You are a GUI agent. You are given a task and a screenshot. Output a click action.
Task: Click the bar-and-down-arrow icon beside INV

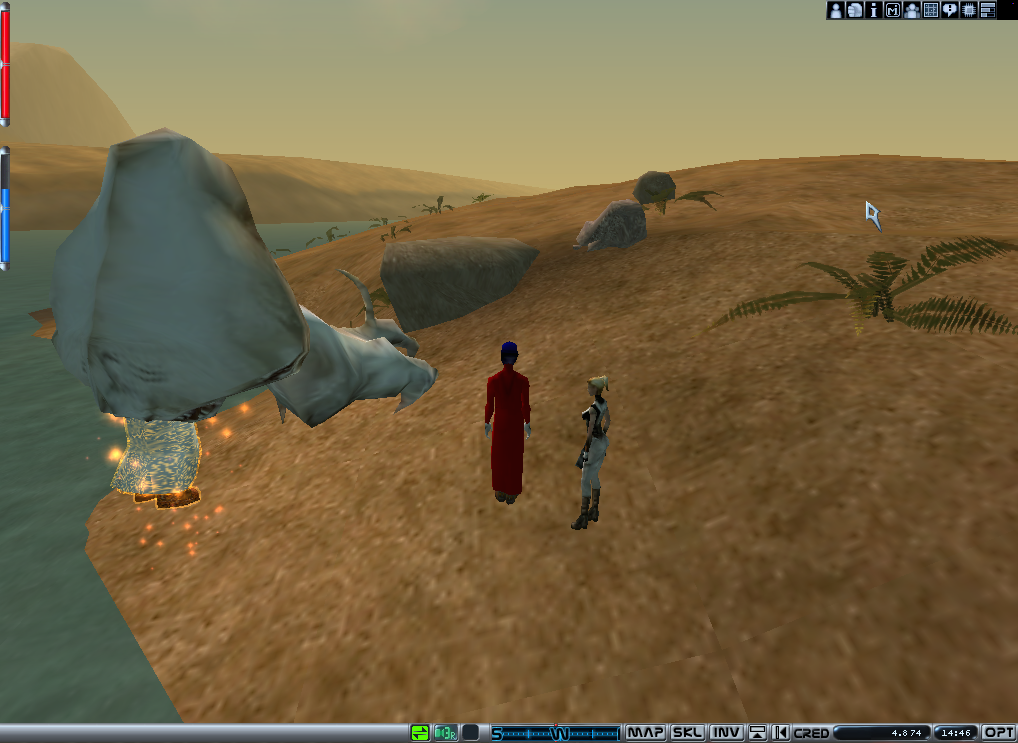click(759, 733)
